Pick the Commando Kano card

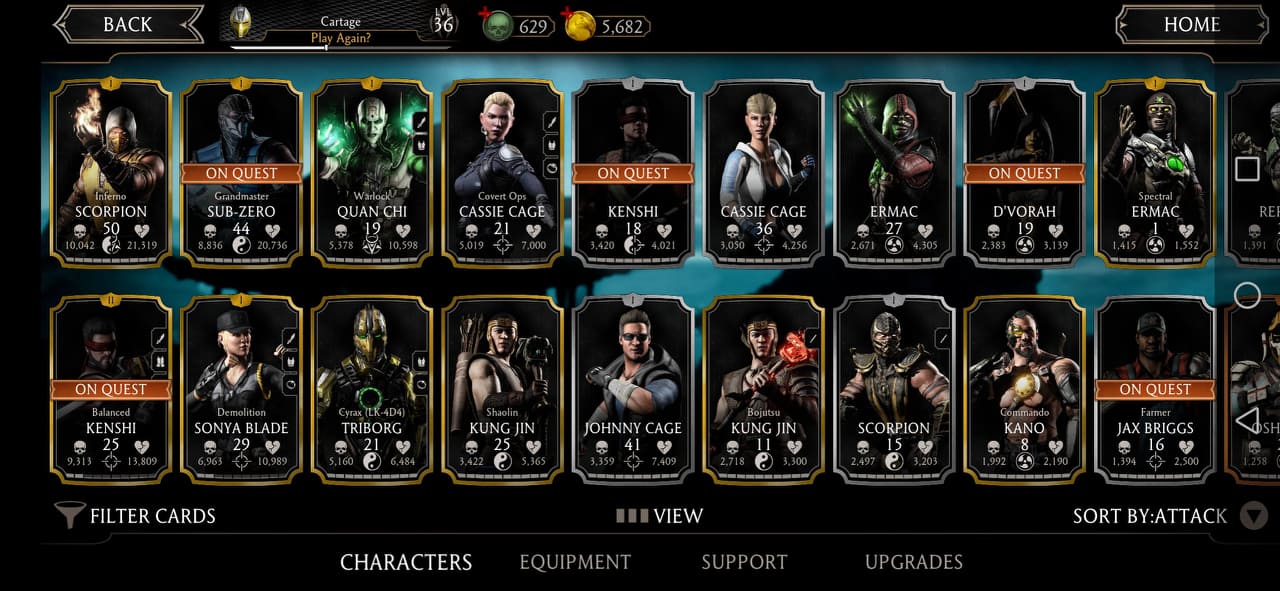coord(1024,388)
